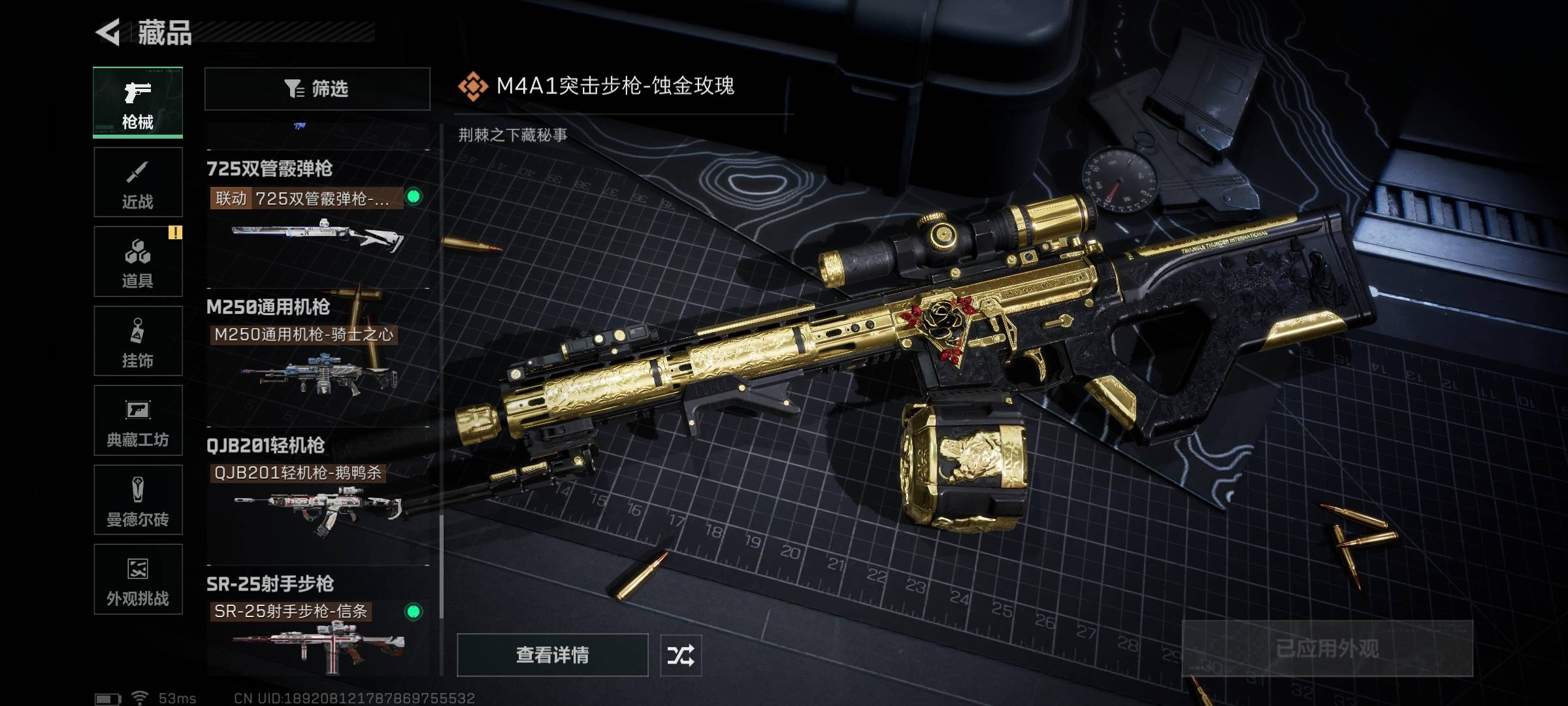Show the 挂饰 charms tab

[x=138, y=341]
